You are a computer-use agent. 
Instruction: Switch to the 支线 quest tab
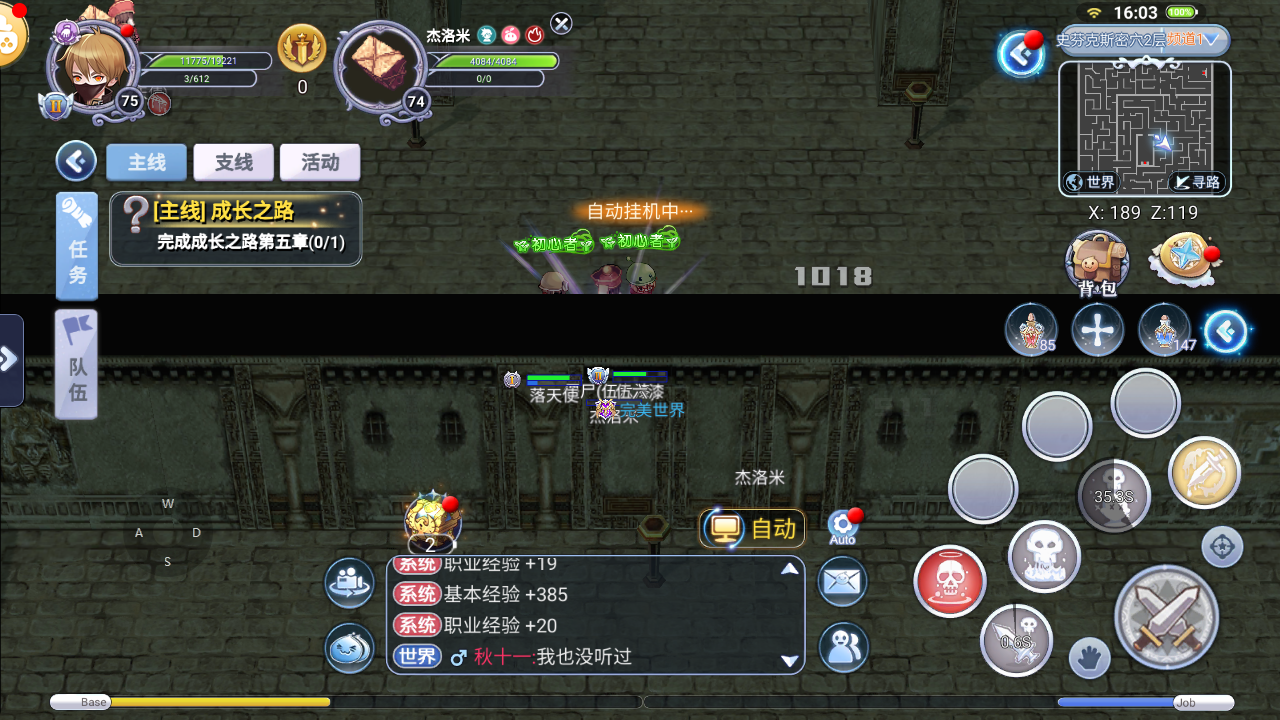(233, 162)
